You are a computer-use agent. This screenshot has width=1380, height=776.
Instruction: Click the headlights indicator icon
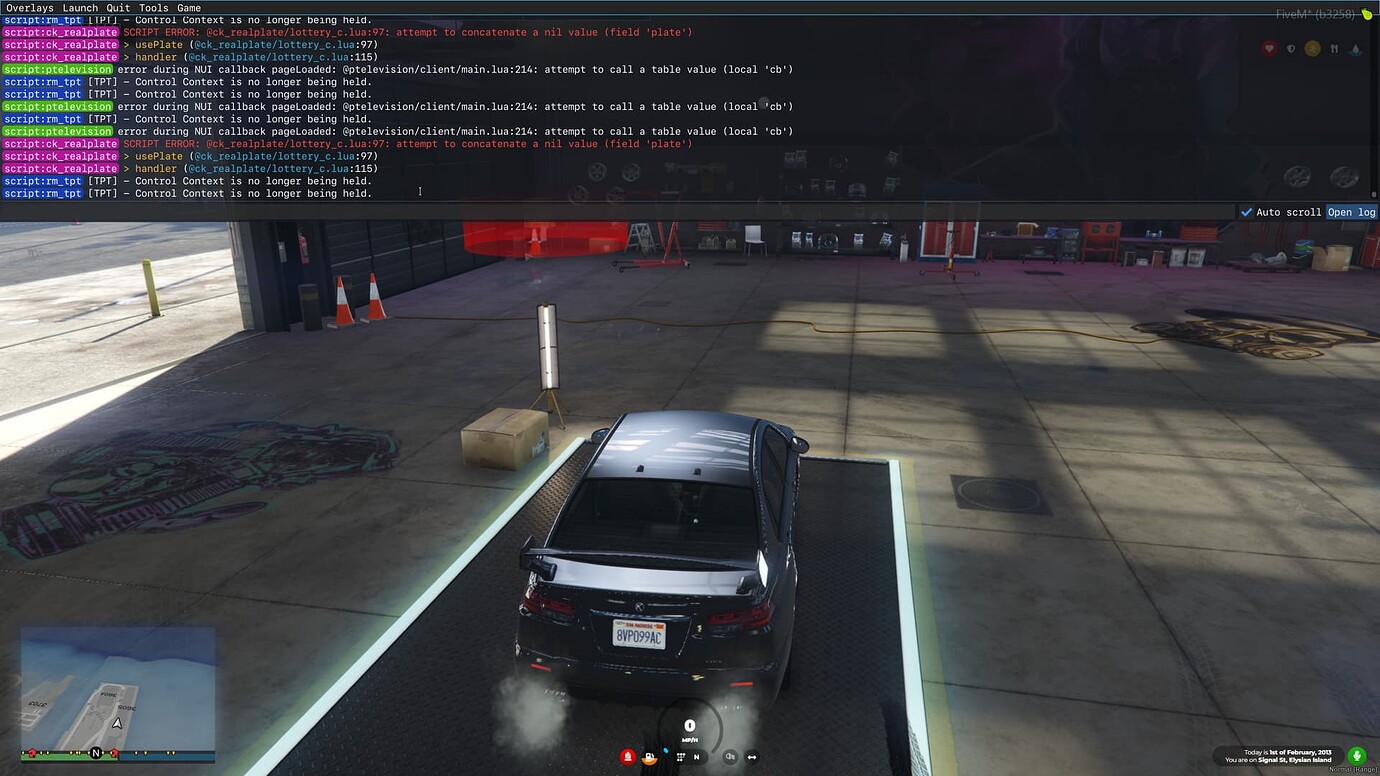(731, 757)
